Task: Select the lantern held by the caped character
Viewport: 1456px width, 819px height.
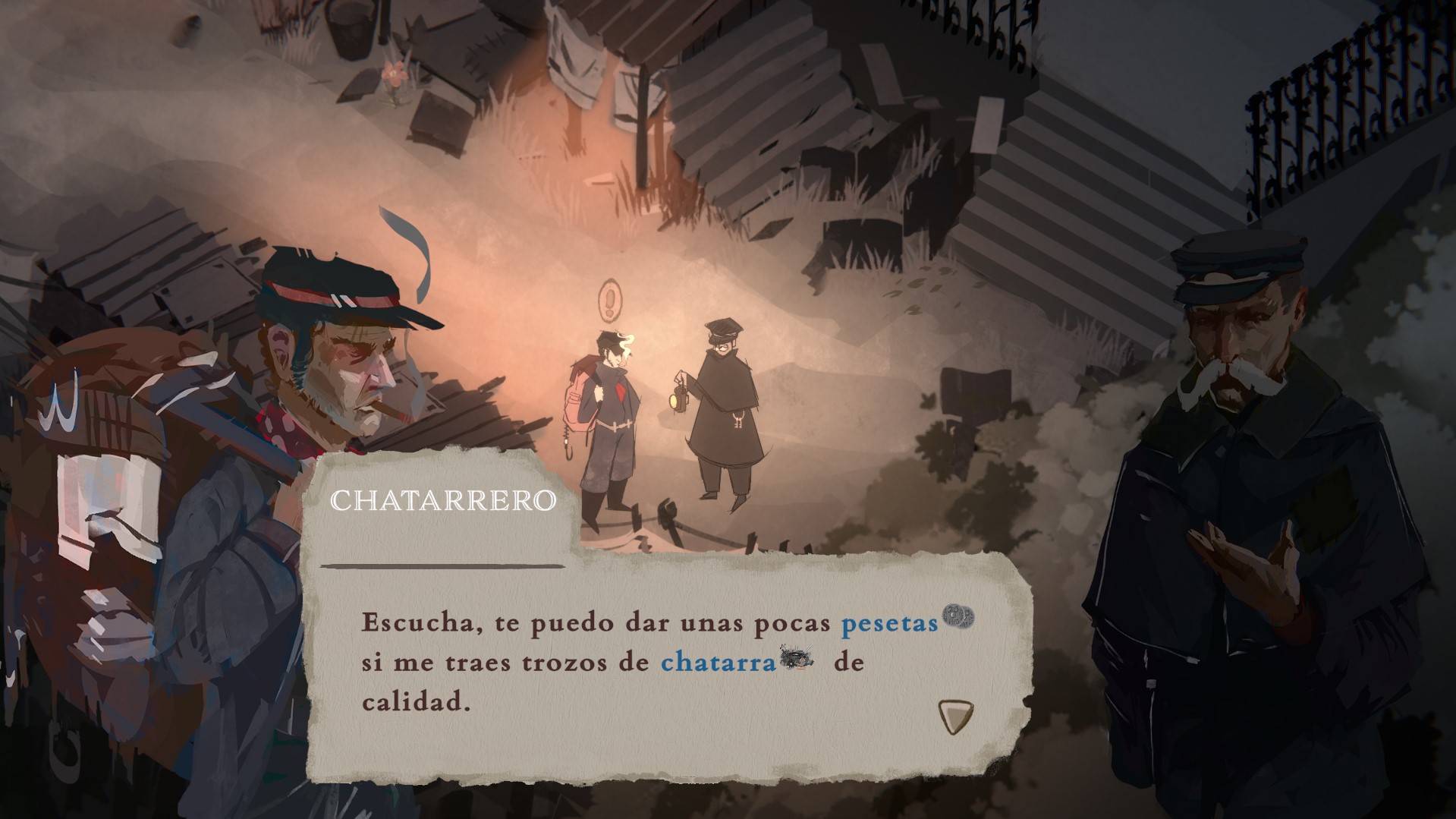Action: point(678,398)
